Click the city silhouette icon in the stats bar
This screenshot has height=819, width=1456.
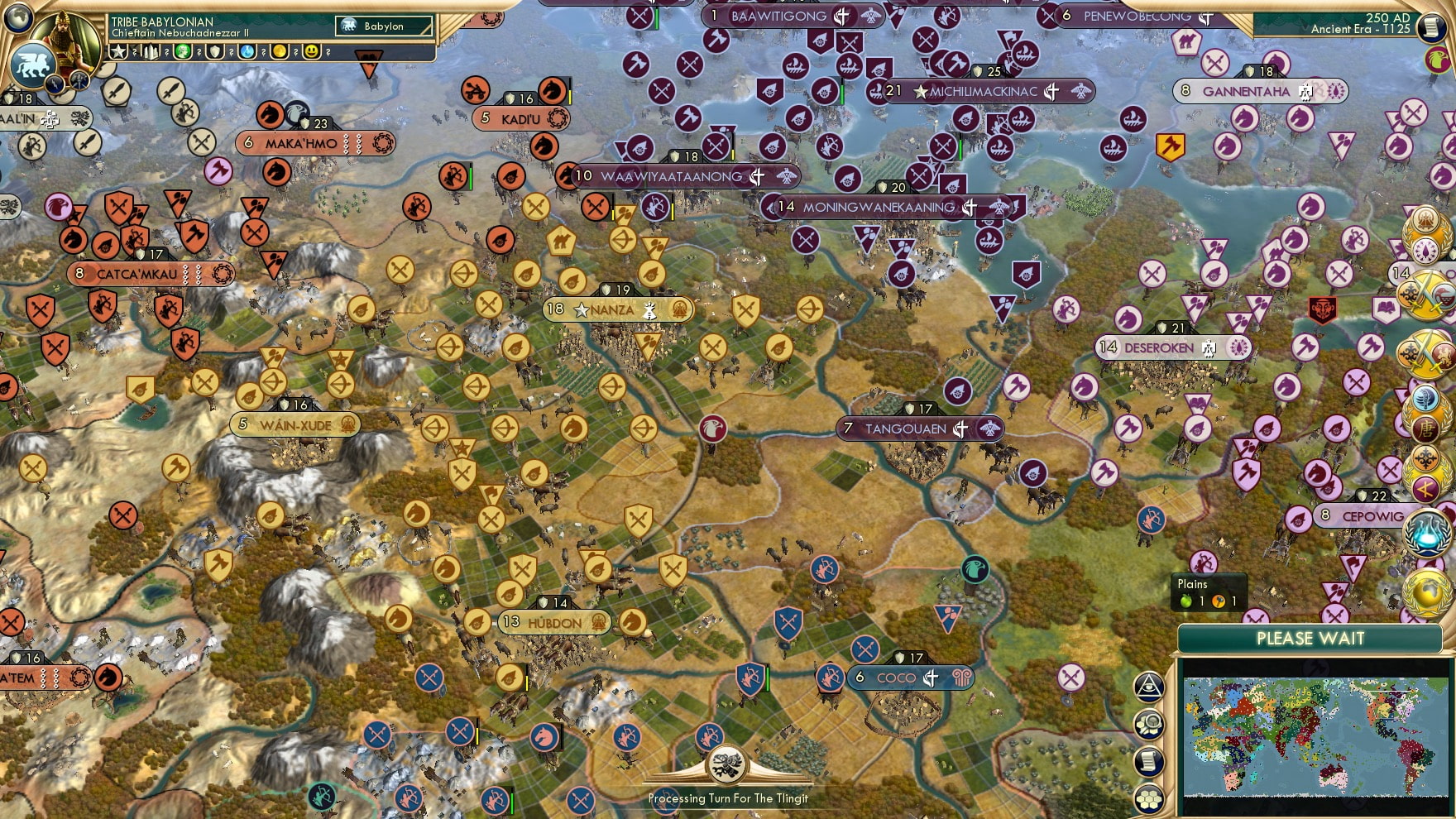coord(150,52)
